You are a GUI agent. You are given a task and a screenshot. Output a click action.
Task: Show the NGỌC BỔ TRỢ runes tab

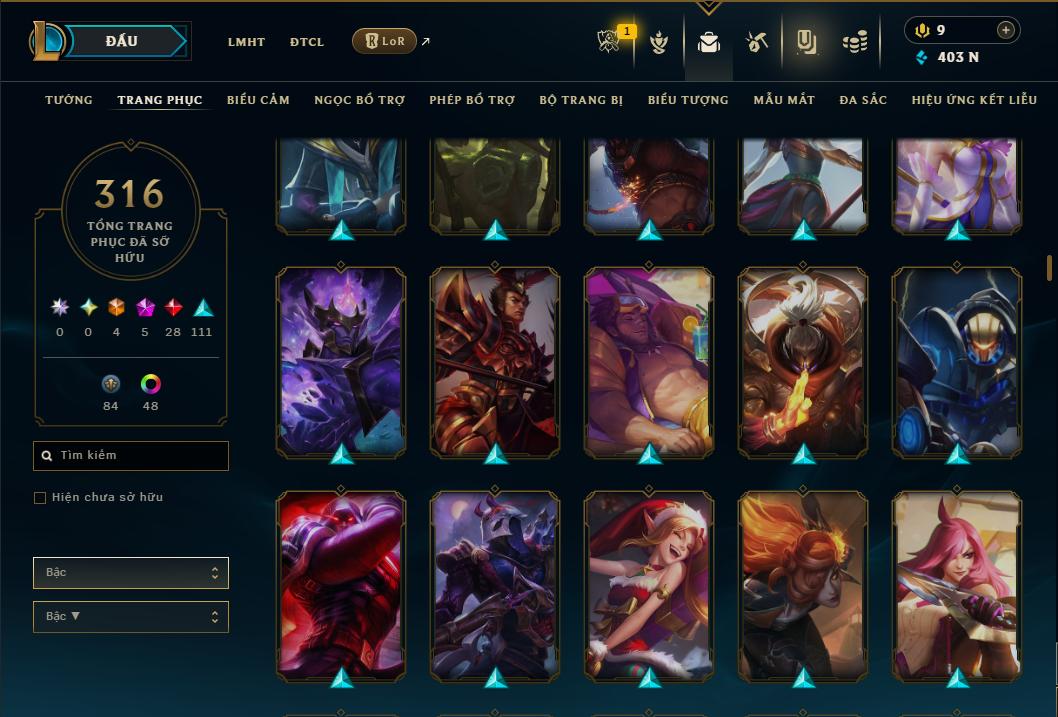[x=359, y=100]
